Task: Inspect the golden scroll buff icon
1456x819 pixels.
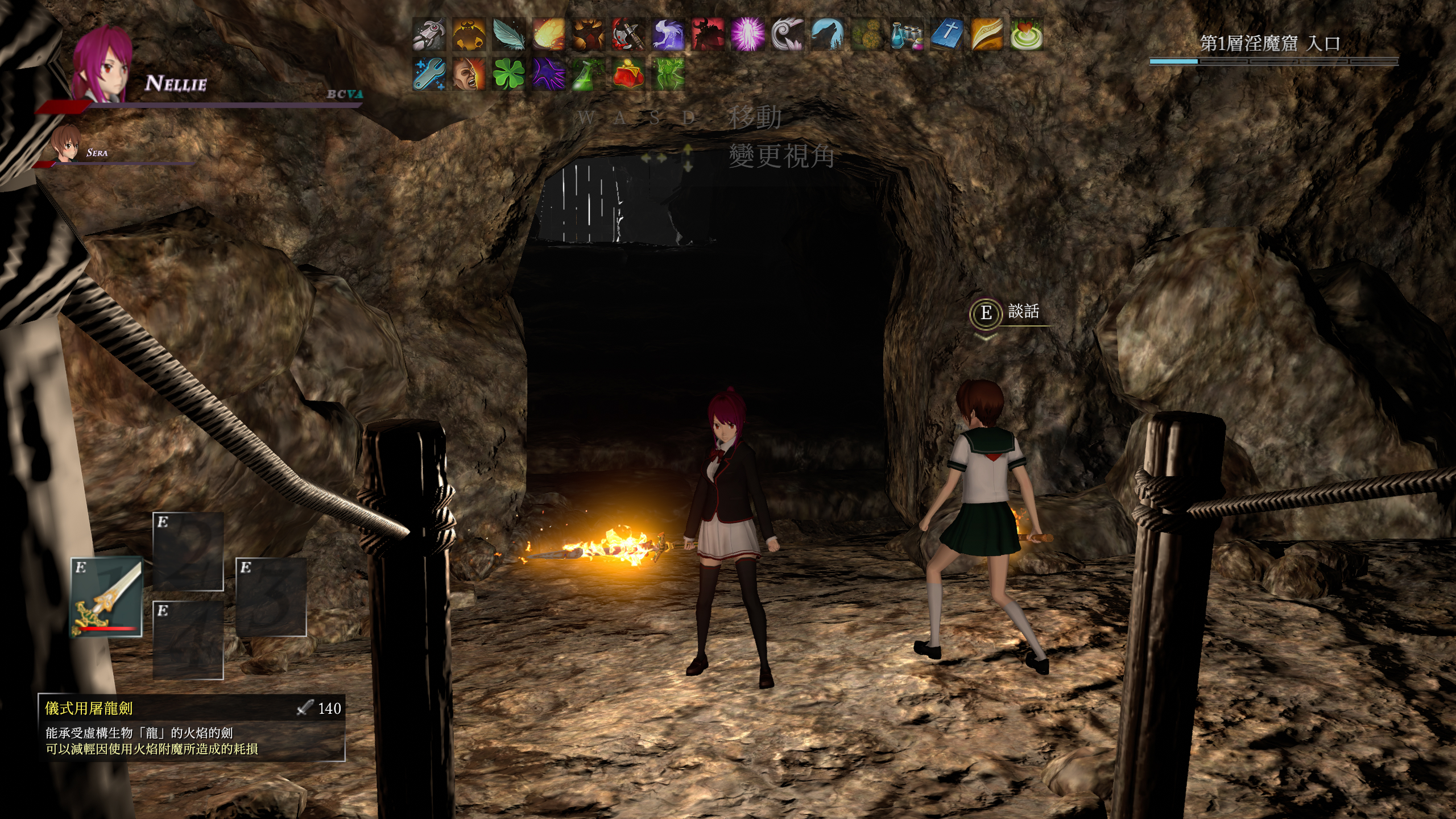Action: [987, 34]
